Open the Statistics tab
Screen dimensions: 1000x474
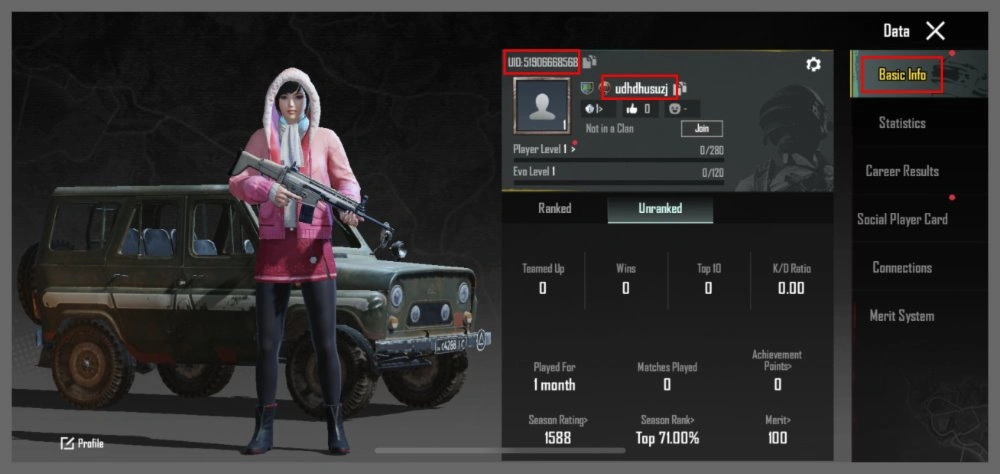(902, 123)
